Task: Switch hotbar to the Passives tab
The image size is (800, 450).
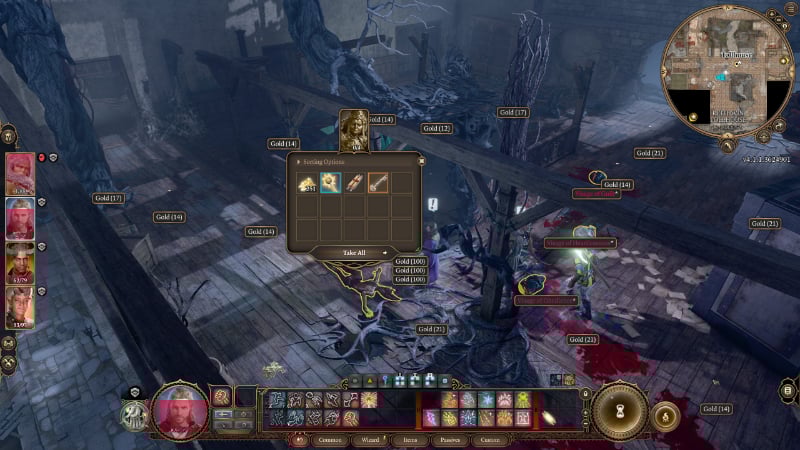Action: coord(449,439)
